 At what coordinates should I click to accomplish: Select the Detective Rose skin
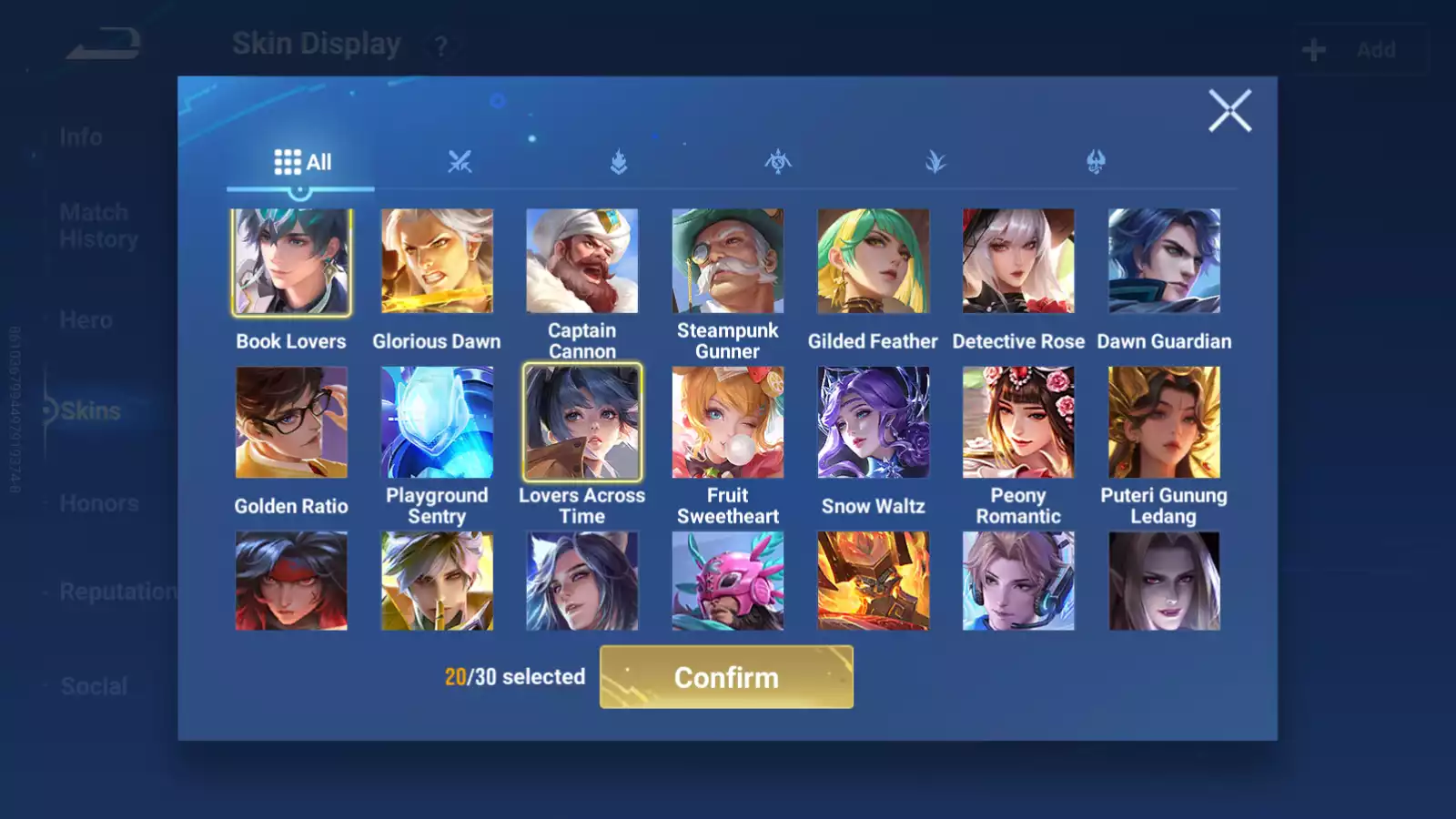coord(1018,262)
